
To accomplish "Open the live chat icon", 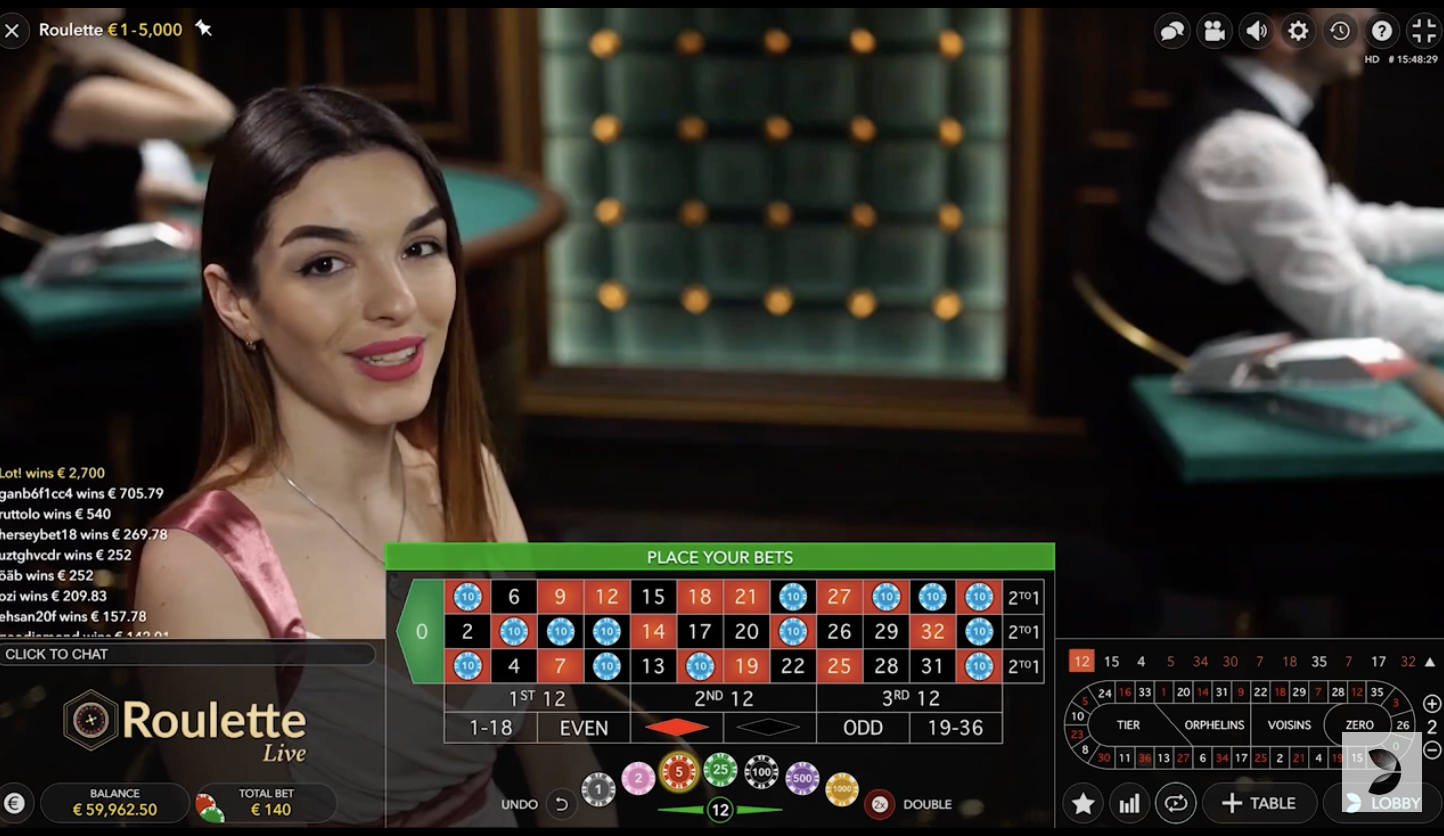I will (x=1172, y=30).
